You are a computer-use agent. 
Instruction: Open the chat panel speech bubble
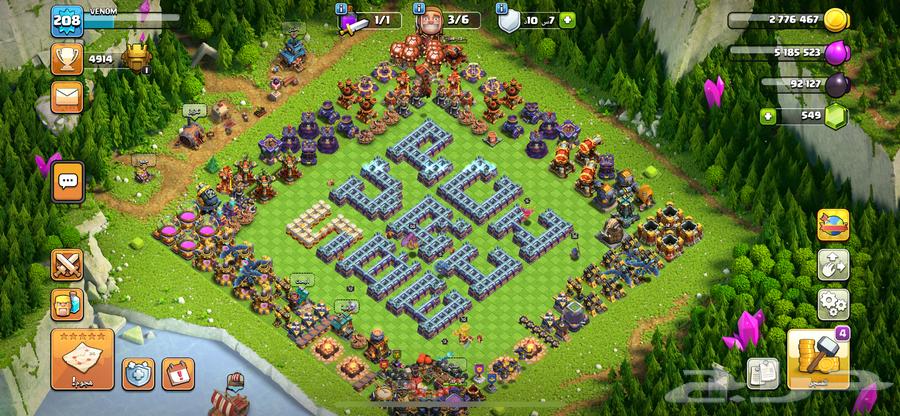(69, 182)
